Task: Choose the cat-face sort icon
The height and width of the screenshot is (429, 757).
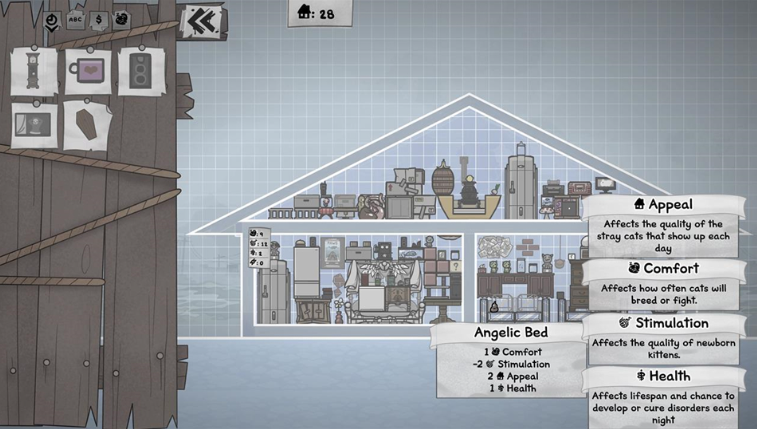Action: click(x=121, y=19)
